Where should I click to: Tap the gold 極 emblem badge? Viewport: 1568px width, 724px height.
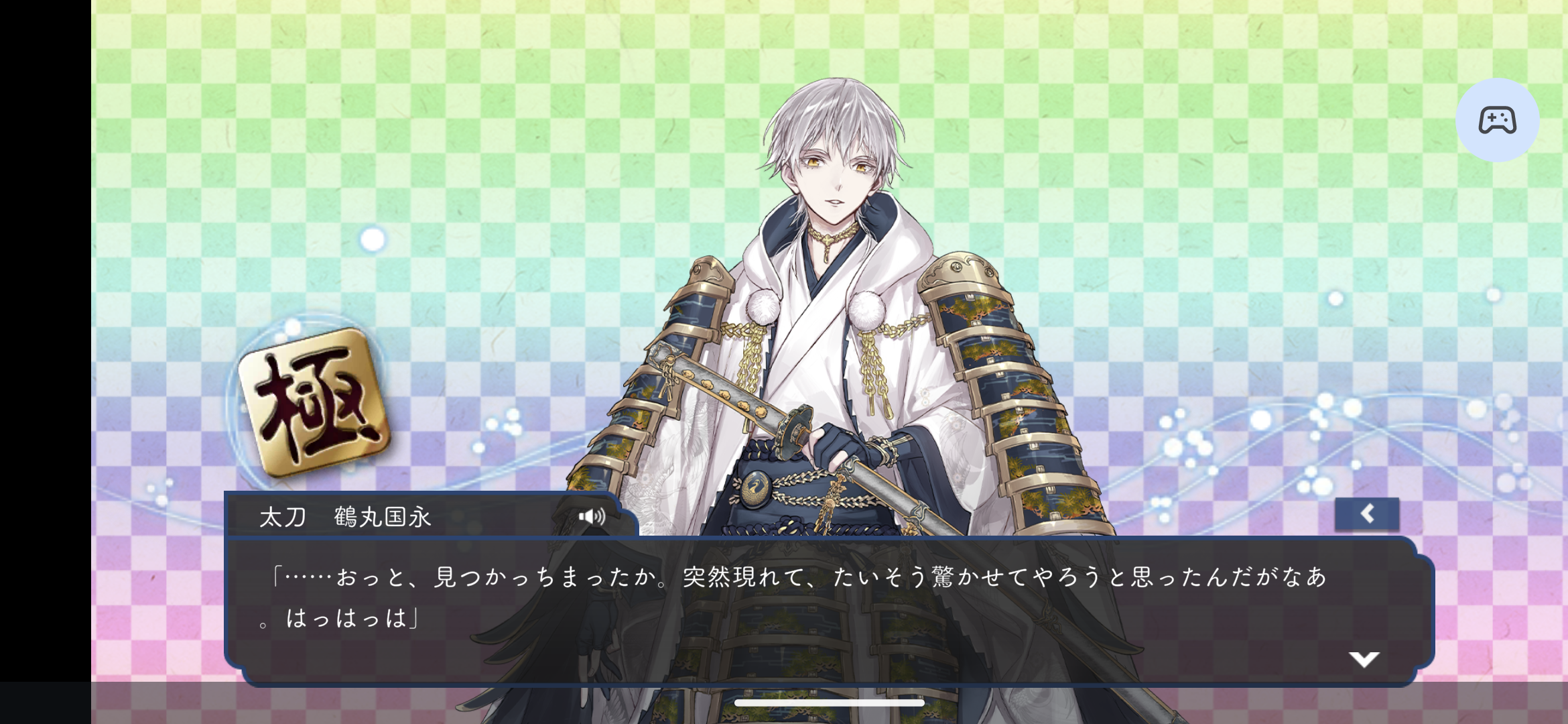[x=314, y=404]
